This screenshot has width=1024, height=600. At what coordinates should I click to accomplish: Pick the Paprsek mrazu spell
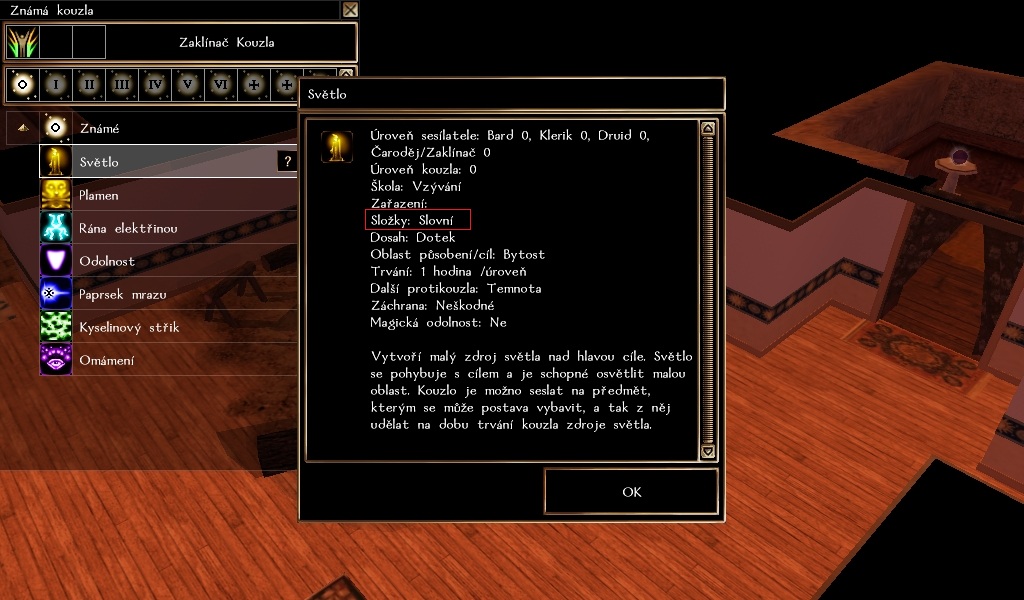point(122,294)
